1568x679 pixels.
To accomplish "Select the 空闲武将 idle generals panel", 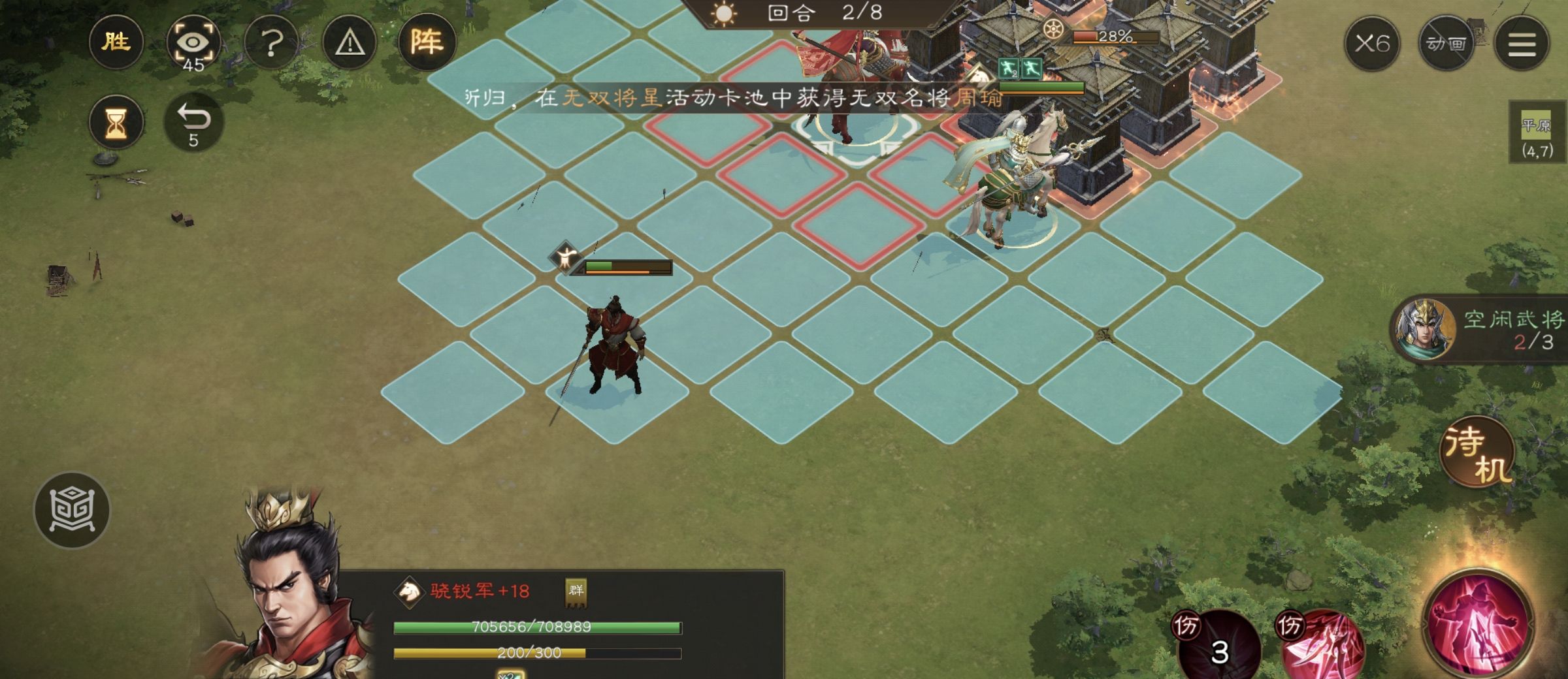I will (1480, 330).
